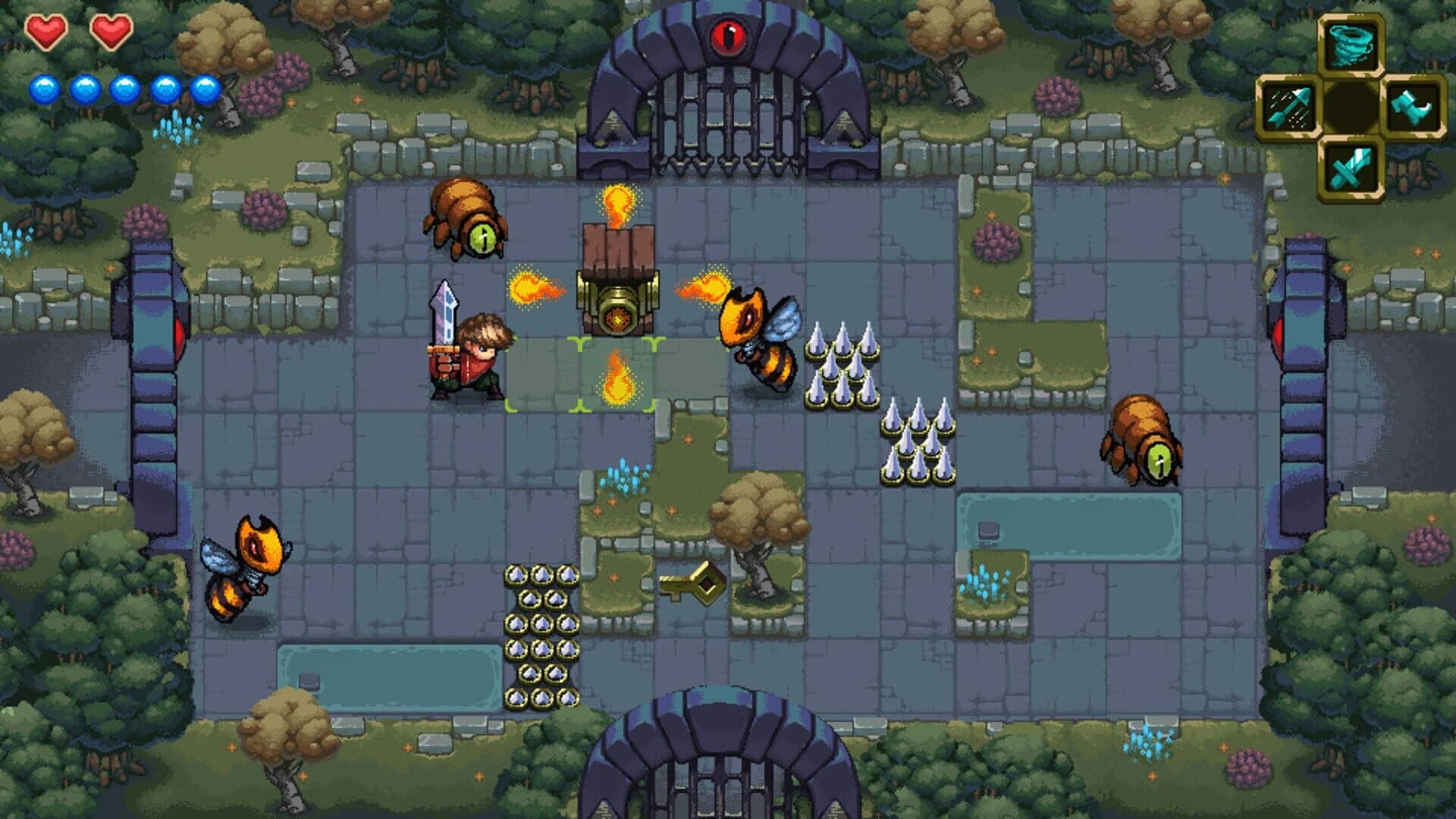Viewport: 1456px width, 819px height.
Task: Click the red eye above the top gate
Action: [x=728, y=36]
